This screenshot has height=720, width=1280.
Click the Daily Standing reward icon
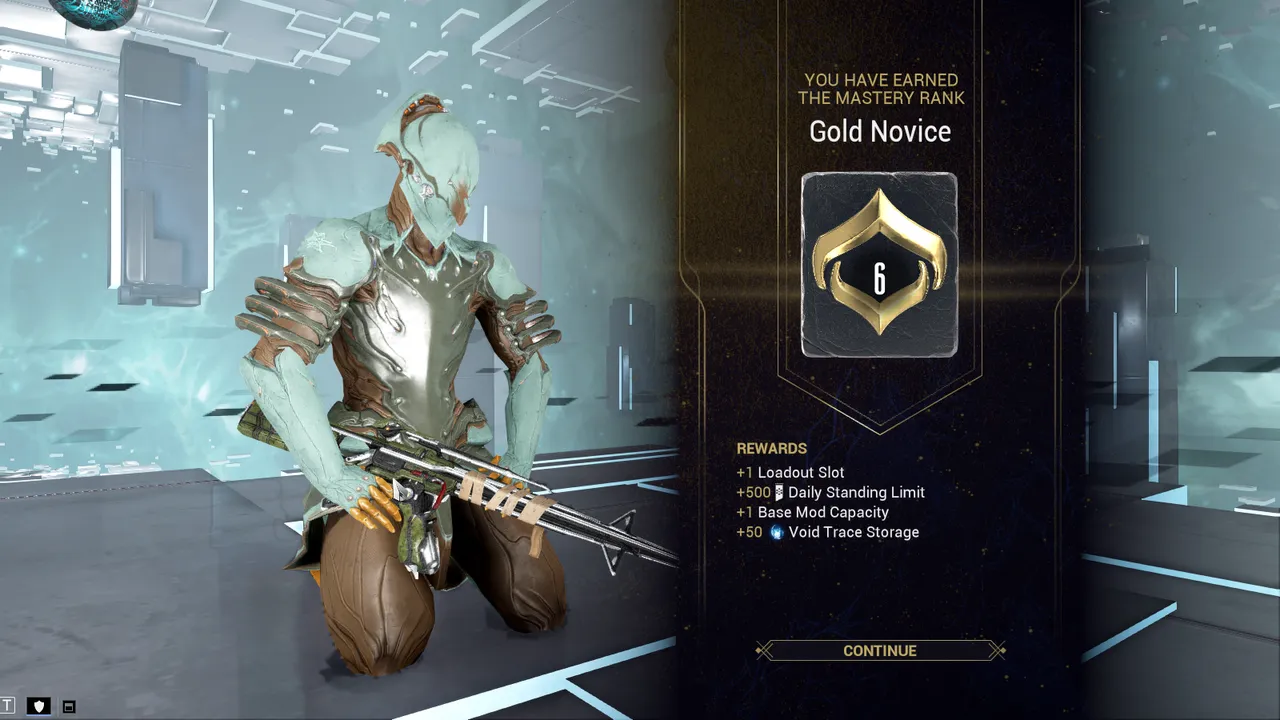pos(778,492)
